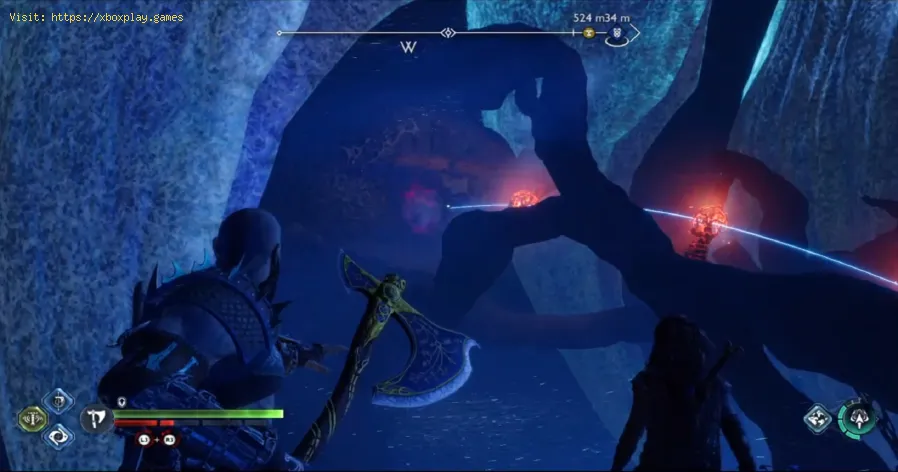Activate the silver diamond icon beside the arrow

tap(818, 418)
